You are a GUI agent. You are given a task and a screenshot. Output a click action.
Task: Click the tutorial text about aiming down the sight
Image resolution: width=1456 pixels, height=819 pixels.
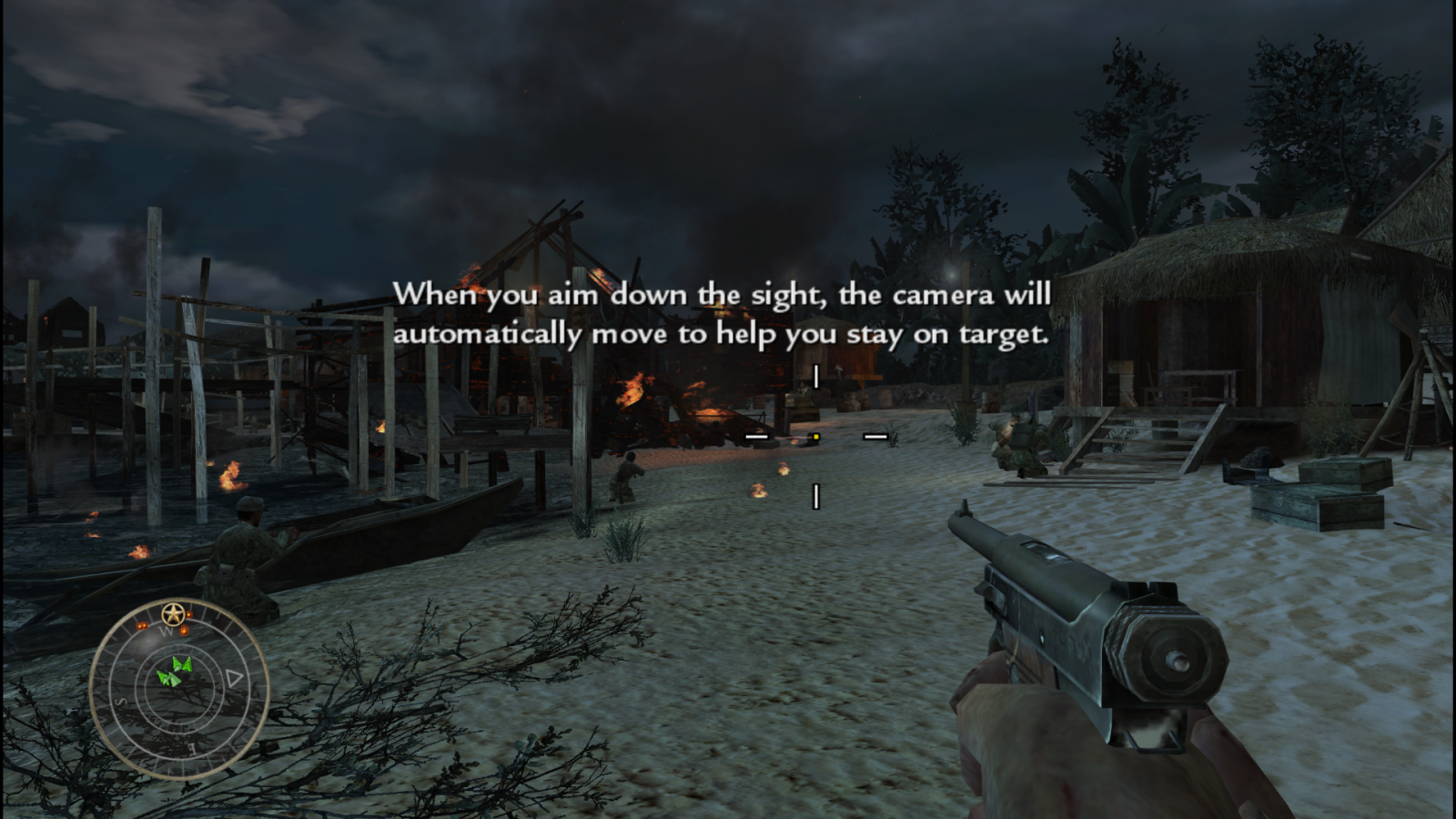coord(723,314)
